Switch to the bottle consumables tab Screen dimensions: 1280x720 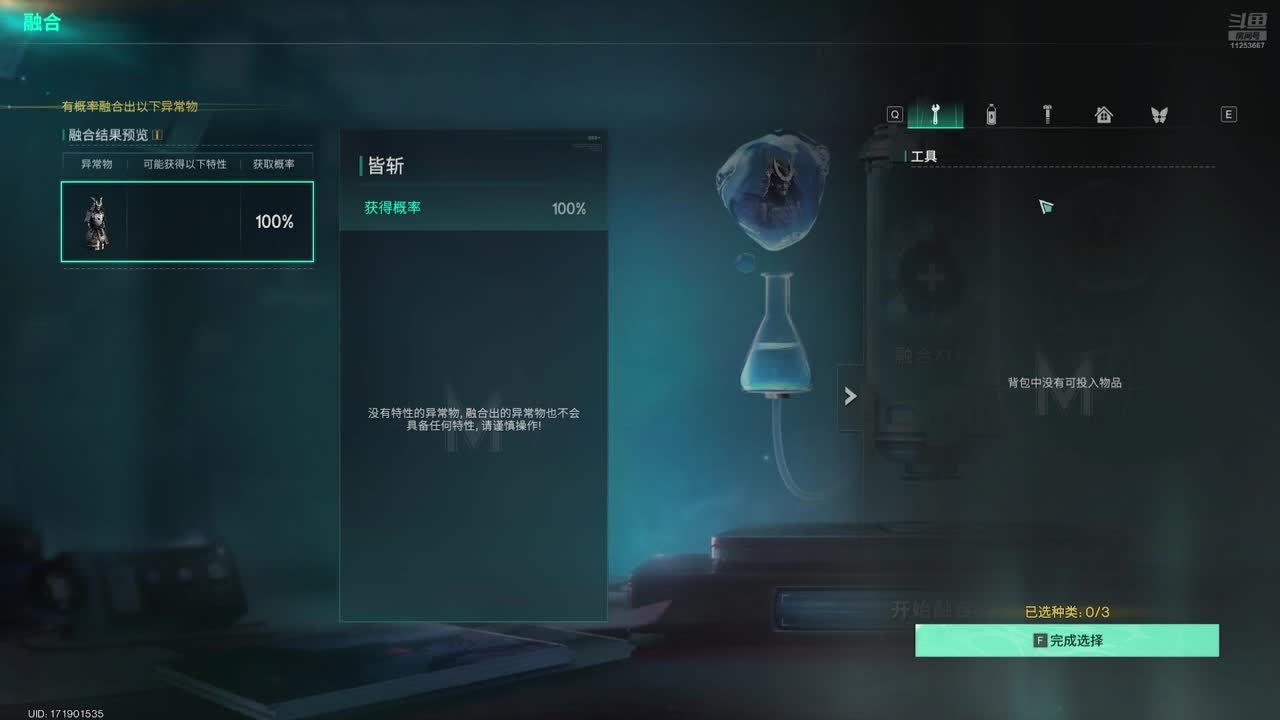[x=991, y=114]
